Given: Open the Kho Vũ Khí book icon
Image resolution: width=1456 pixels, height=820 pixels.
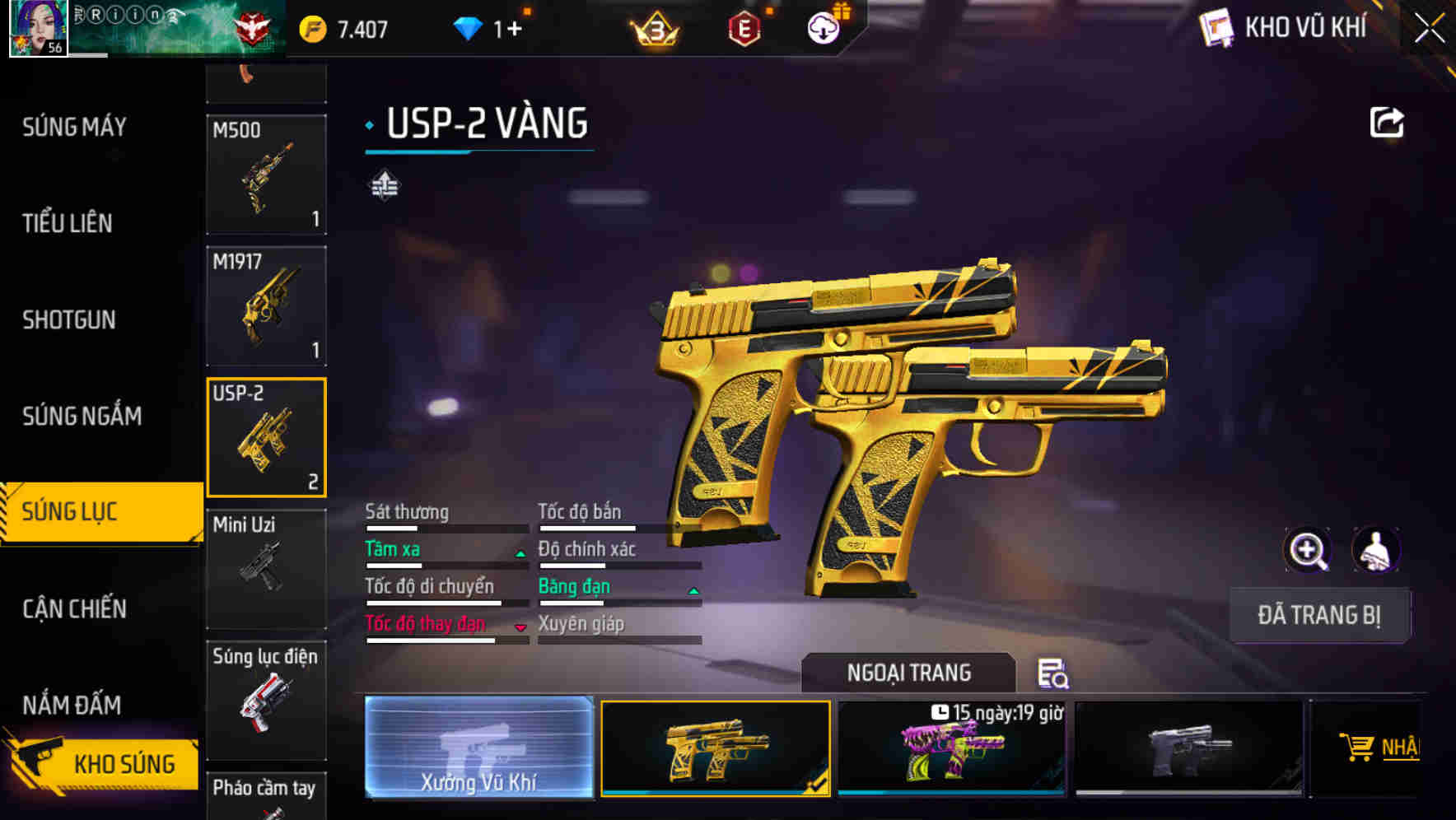Looking at the screenshot, I should 1216,27.
